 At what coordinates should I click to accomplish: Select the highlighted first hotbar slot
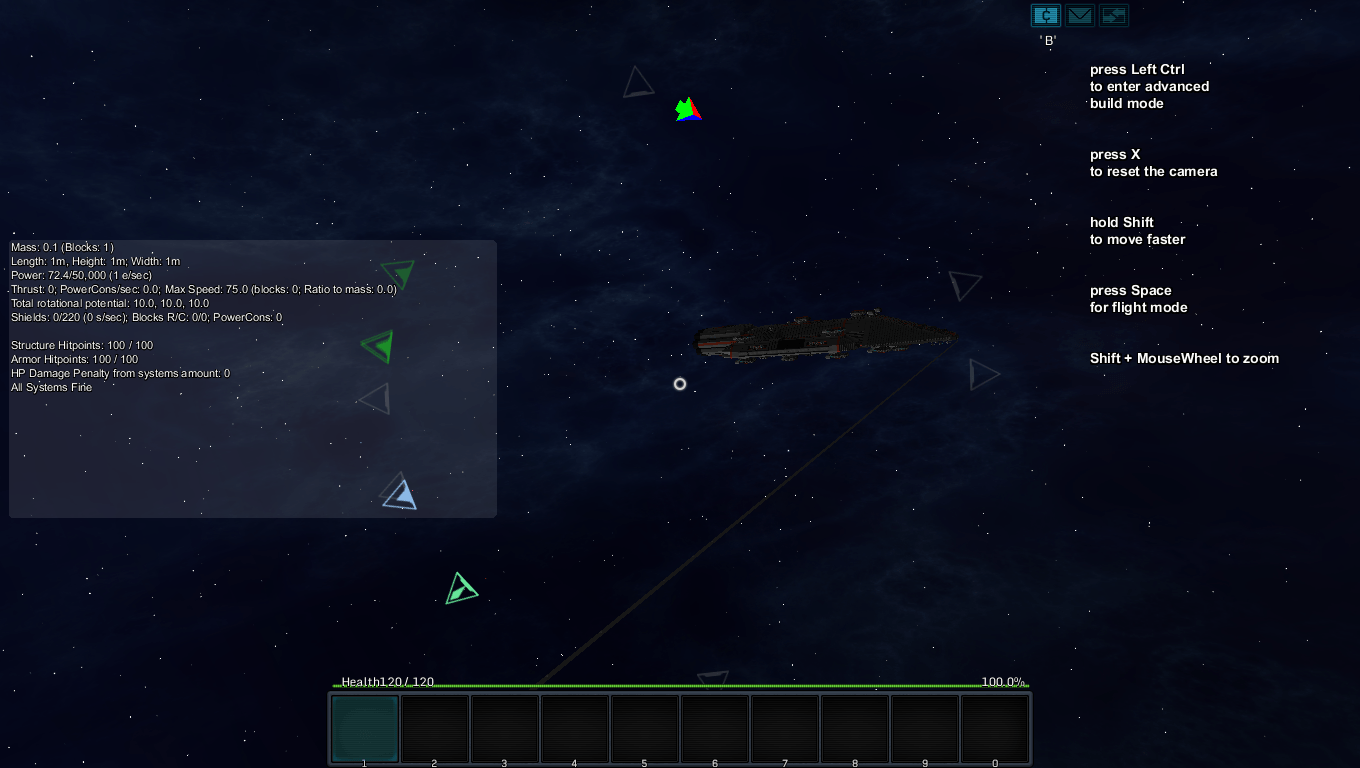pos(365,729)
